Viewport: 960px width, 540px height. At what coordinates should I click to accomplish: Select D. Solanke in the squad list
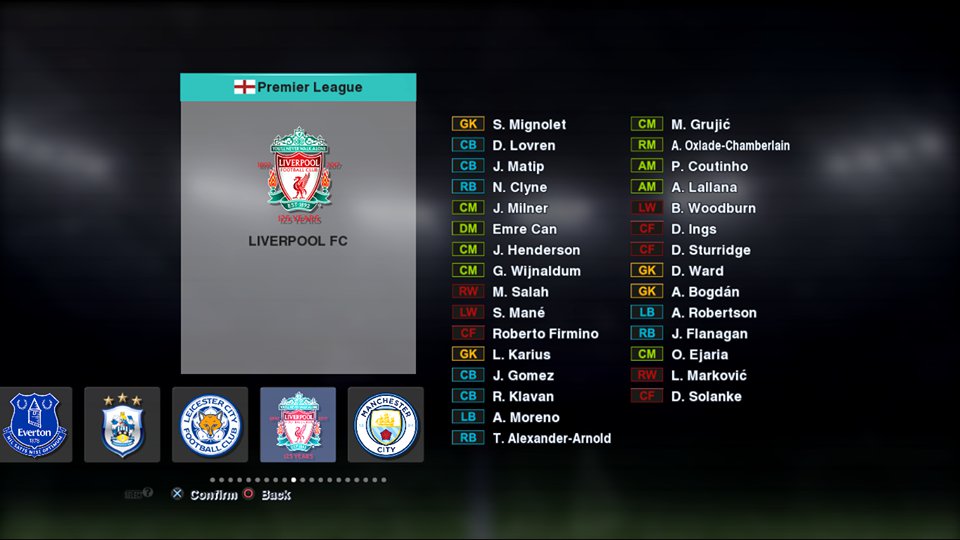tap(706, 397)
